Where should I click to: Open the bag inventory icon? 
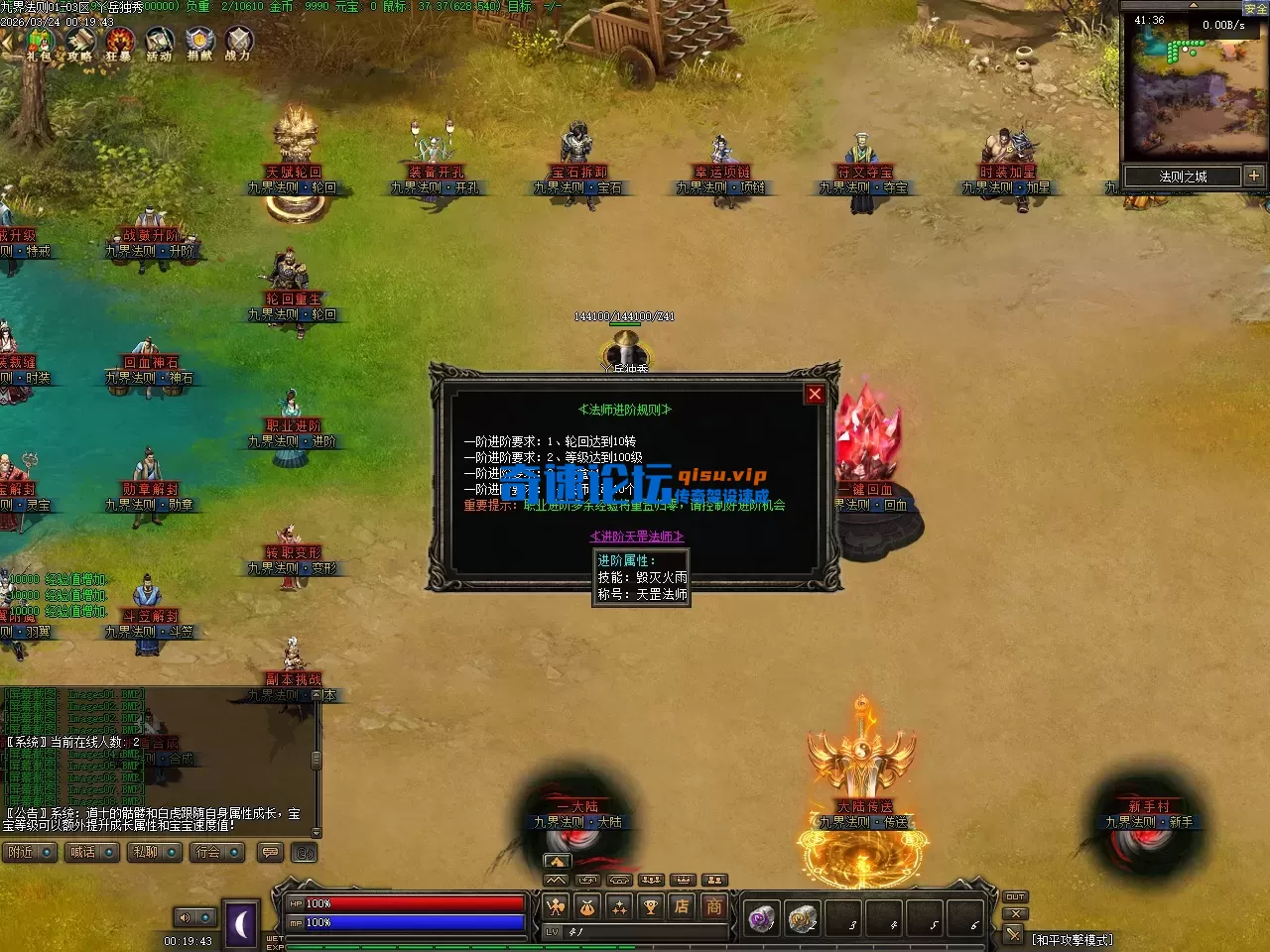tap(587, 906)
